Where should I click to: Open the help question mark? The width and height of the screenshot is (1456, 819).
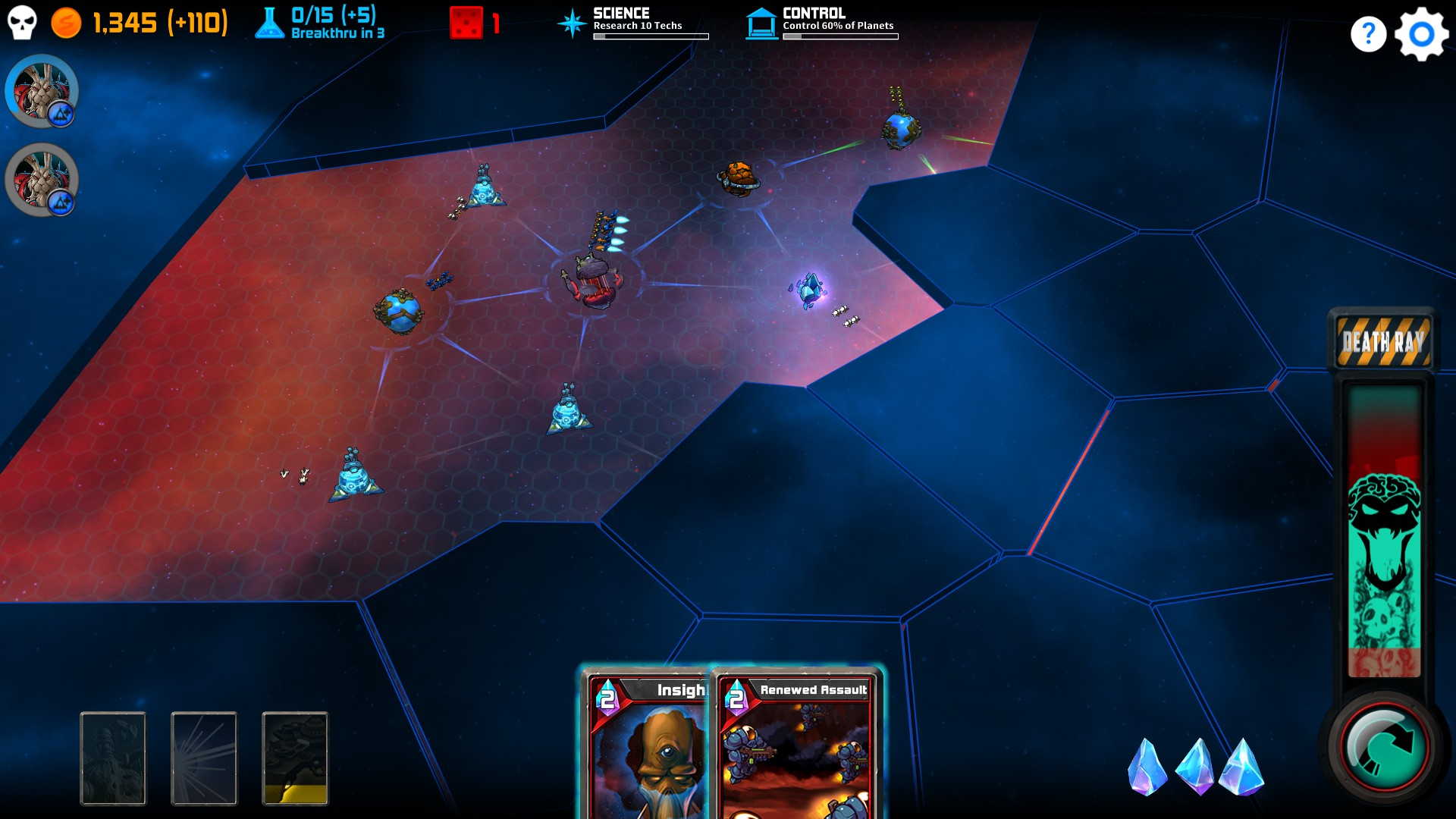point(1368,34)
